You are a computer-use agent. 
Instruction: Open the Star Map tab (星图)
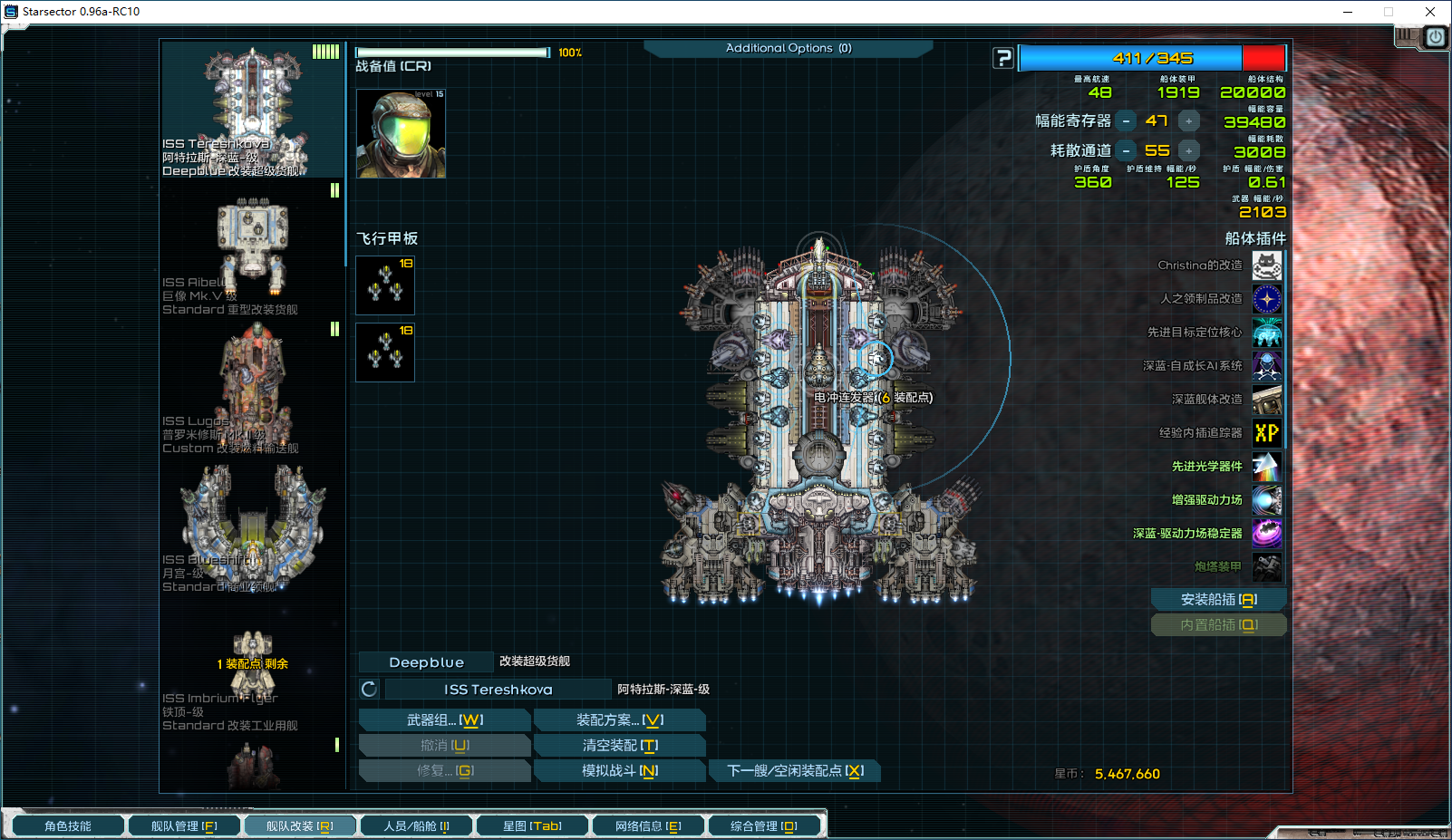532,826
